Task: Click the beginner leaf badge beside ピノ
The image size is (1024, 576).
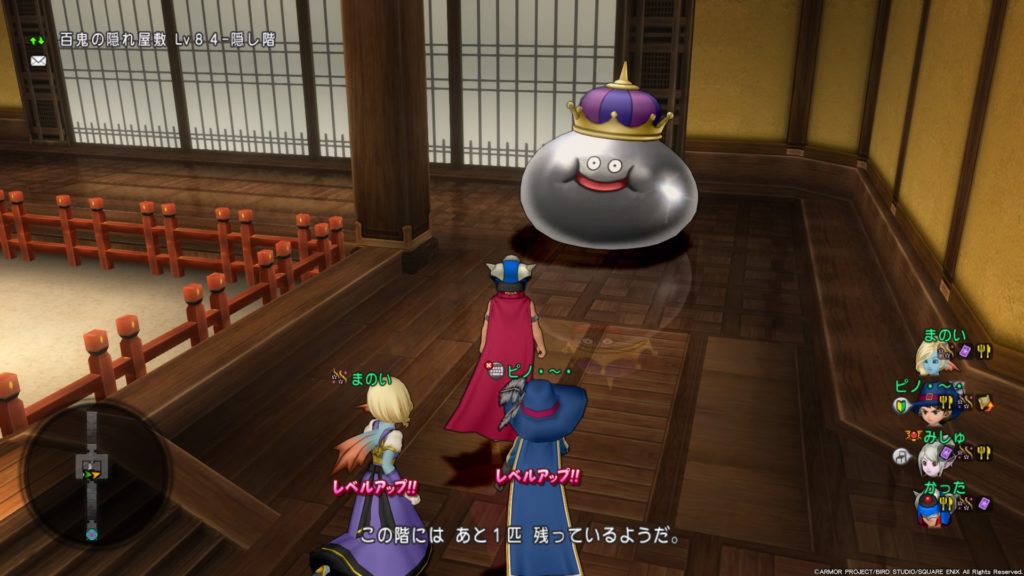Action: pyautogui.click(x=900, y=404)
